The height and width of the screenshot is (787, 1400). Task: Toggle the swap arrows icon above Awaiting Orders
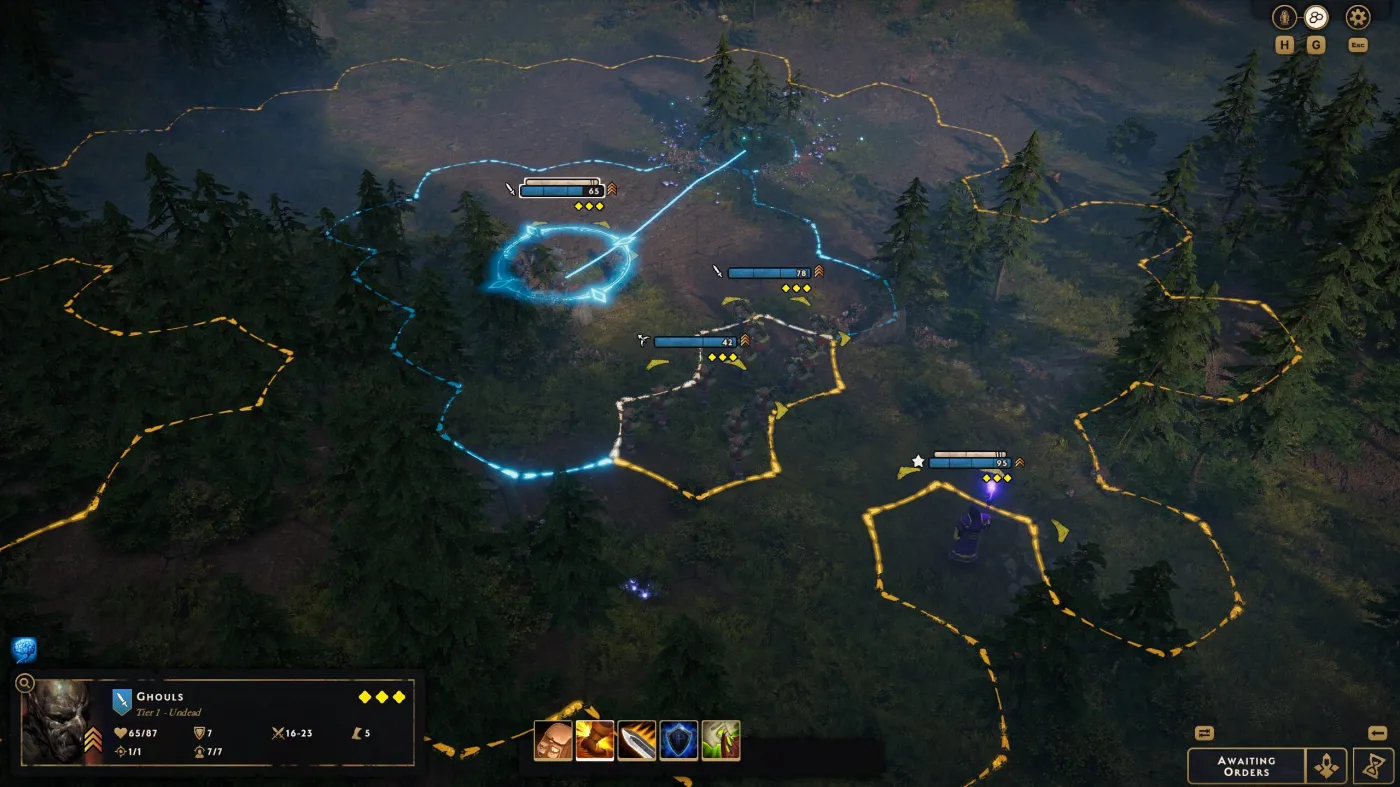(1204, 735)
